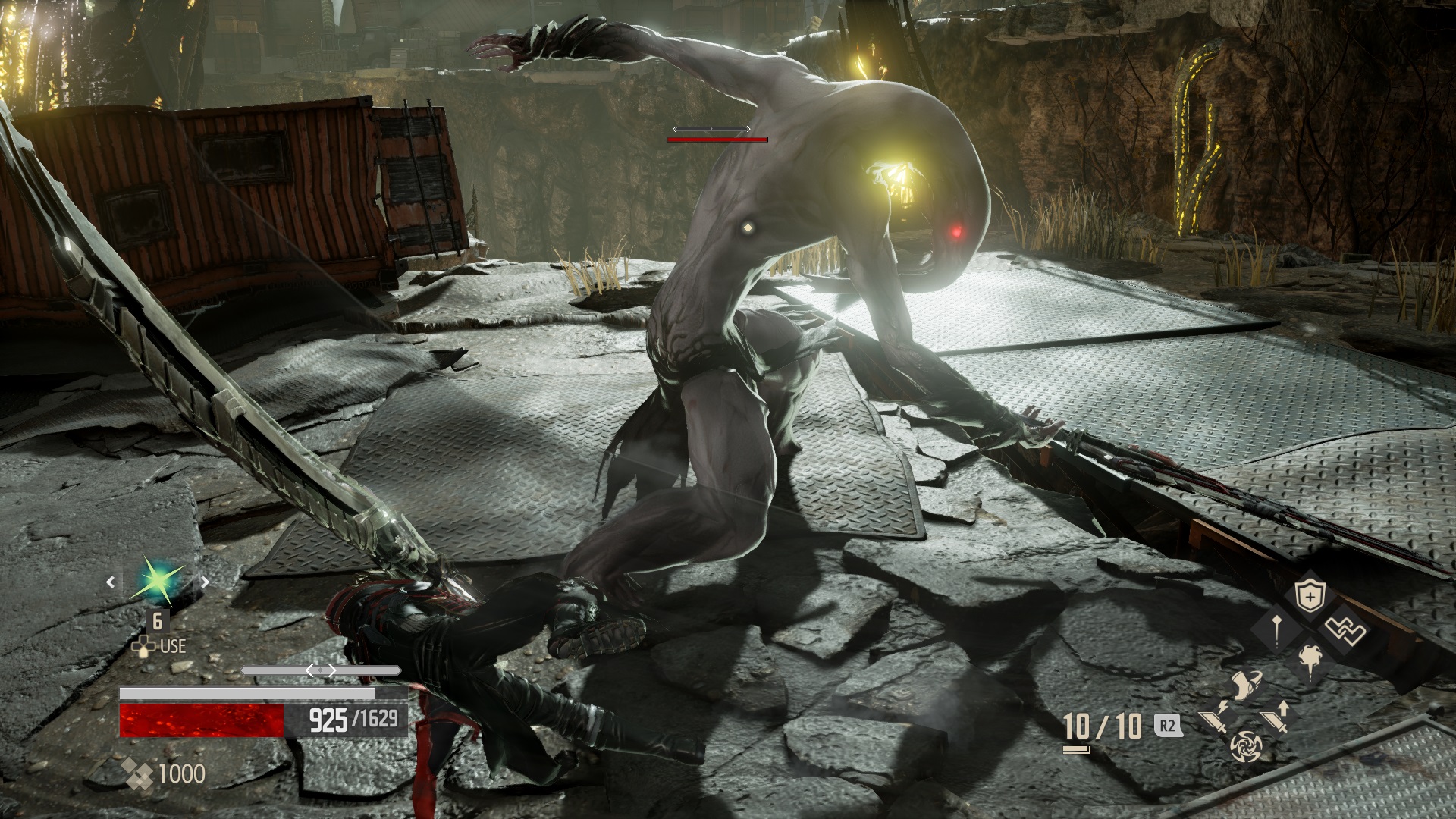Click the diamond chevron marker on the focus gauge
Viewport: 1456px width, 819px height.
click(x=320, y=670)
